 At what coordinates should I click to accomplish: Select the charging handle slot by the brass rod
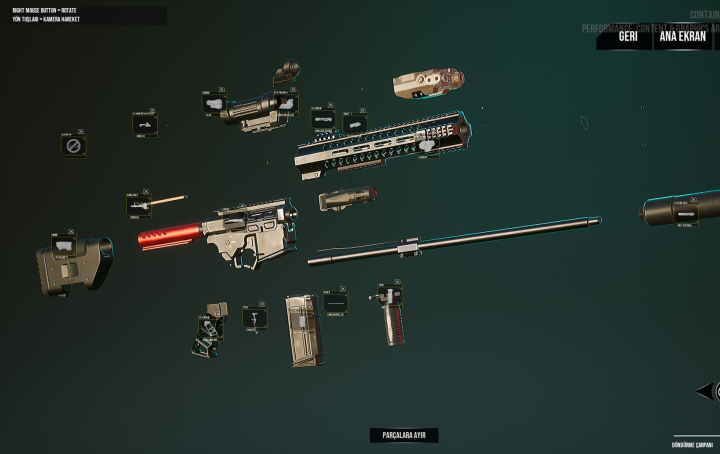139,205
